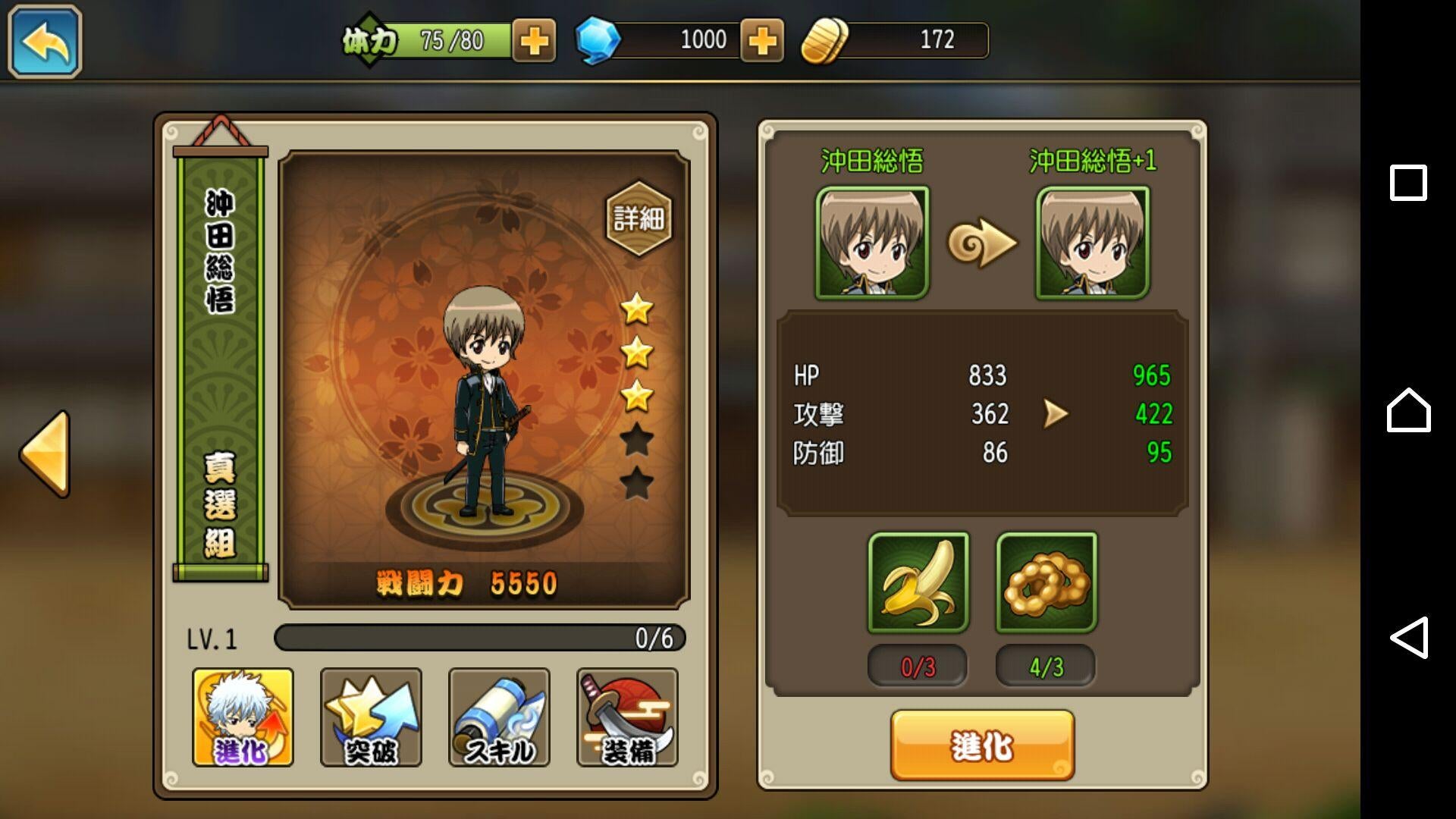Open the 突破 (Breakthrough) panel icon
Screen dimensions: 1456x819
(x=372, y=717)
